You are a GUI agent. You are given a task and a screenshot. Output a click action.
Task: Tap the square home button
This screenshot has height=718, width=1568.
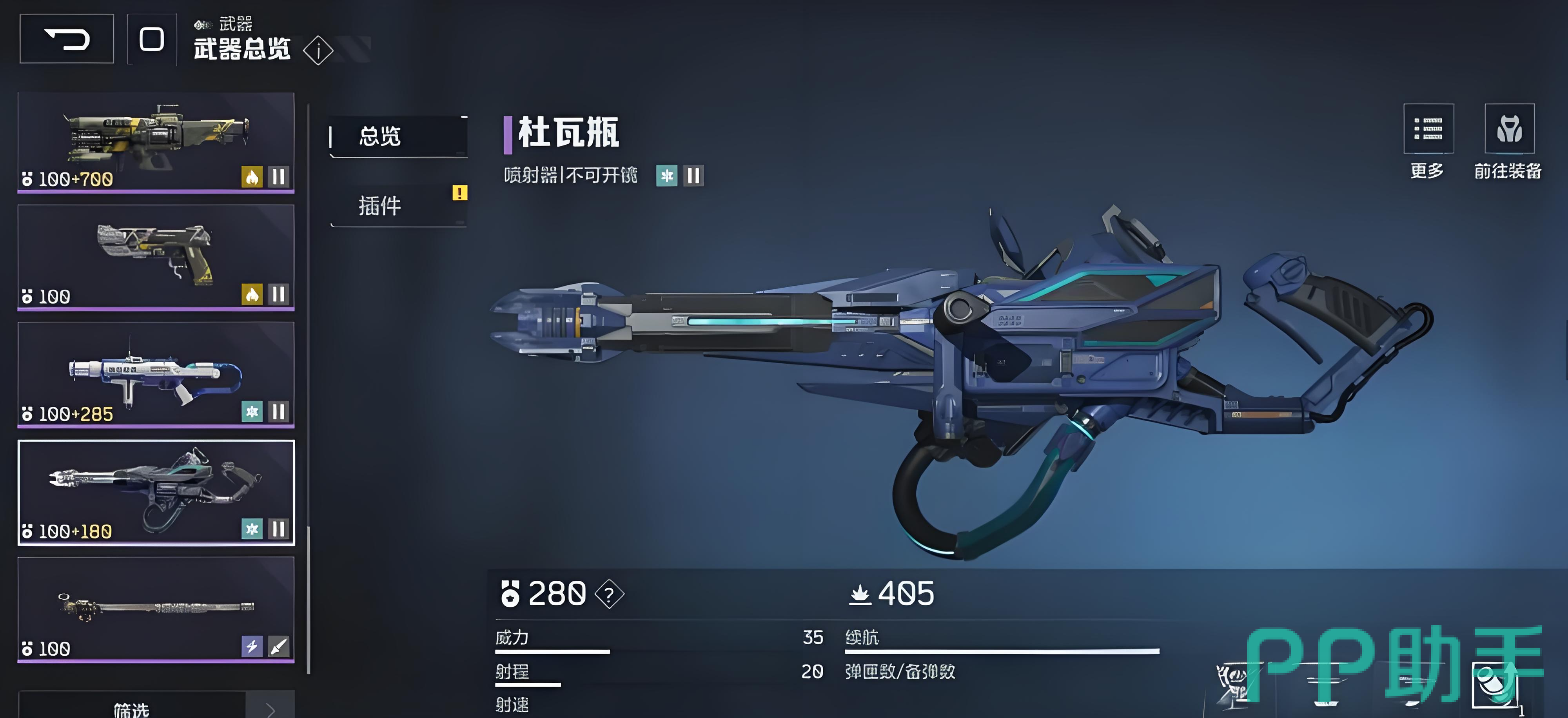152,39
